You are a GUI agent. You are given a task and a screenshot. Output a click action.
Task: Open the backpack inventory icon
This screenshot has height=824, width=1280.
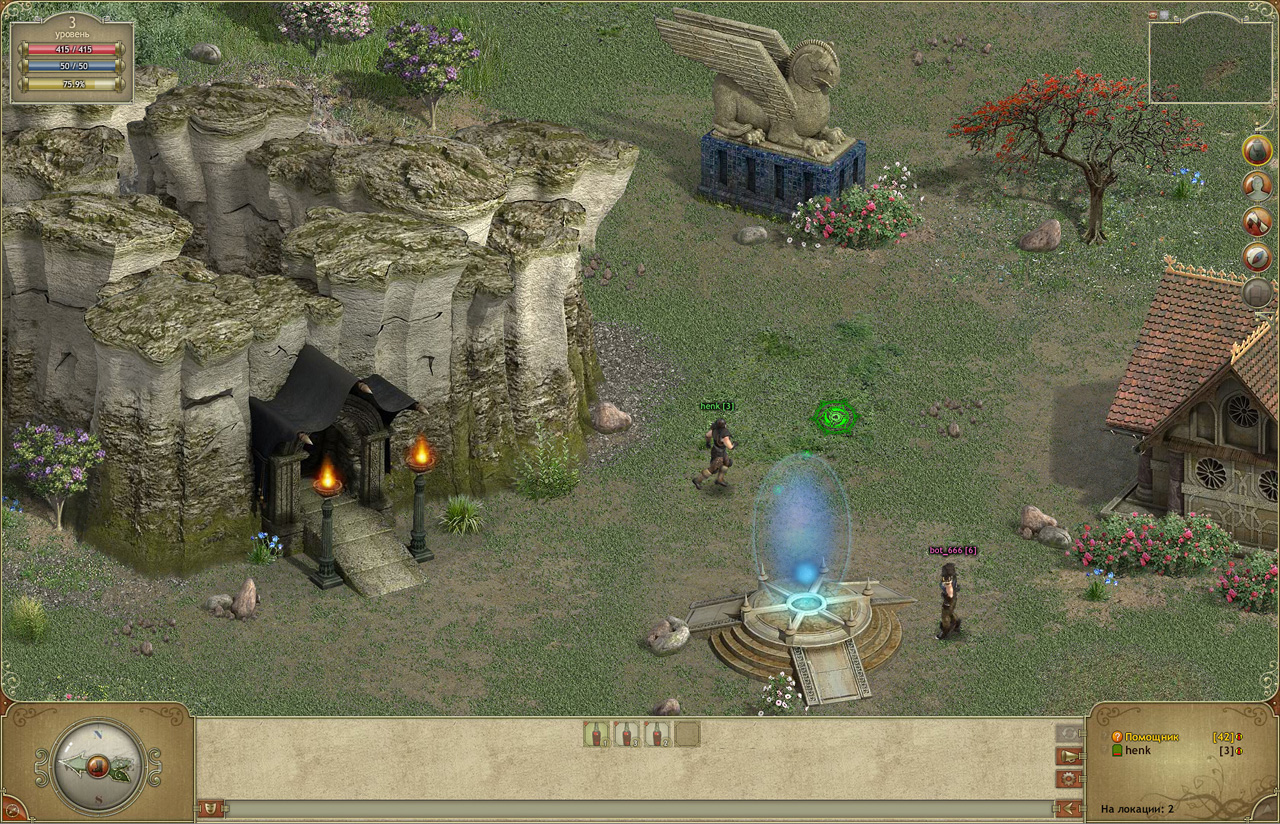click(1257, 150)
